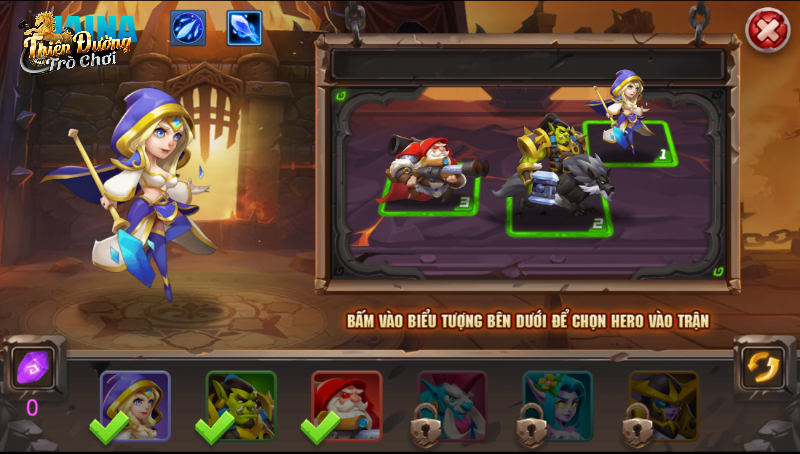800x454 pixels.
Task: View the ice shard skill icon
Action: click(244, 28)
